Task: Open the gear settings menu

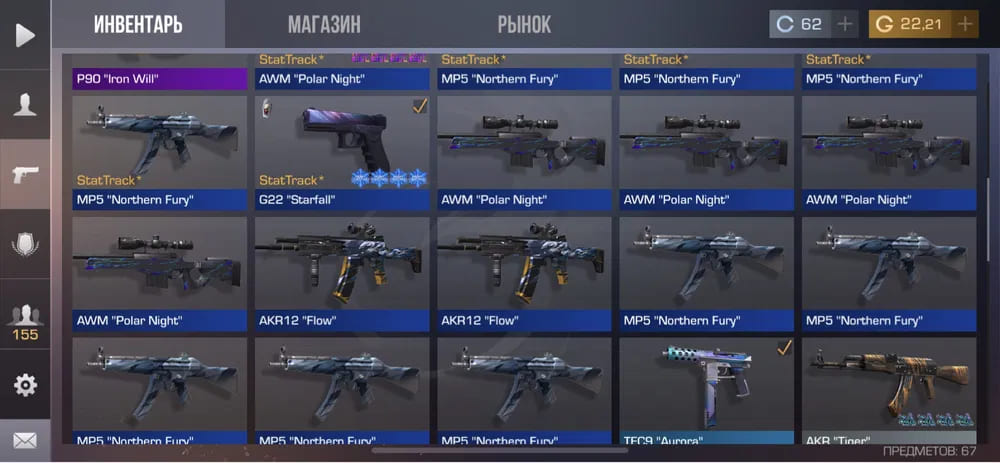Action: (x=25, y=385)
